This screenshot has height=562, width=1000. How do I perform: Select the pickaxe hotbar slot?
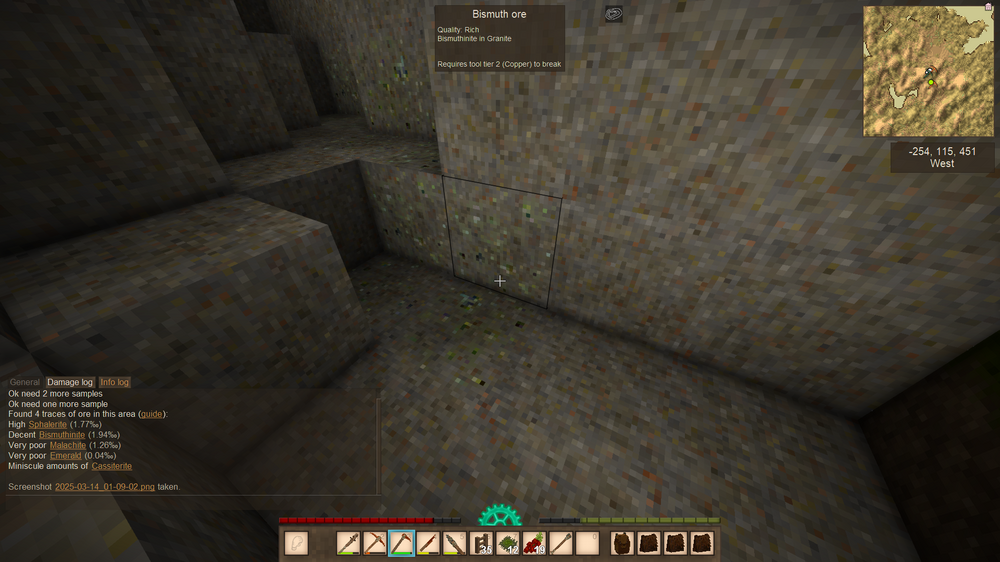tap(375, 543)
